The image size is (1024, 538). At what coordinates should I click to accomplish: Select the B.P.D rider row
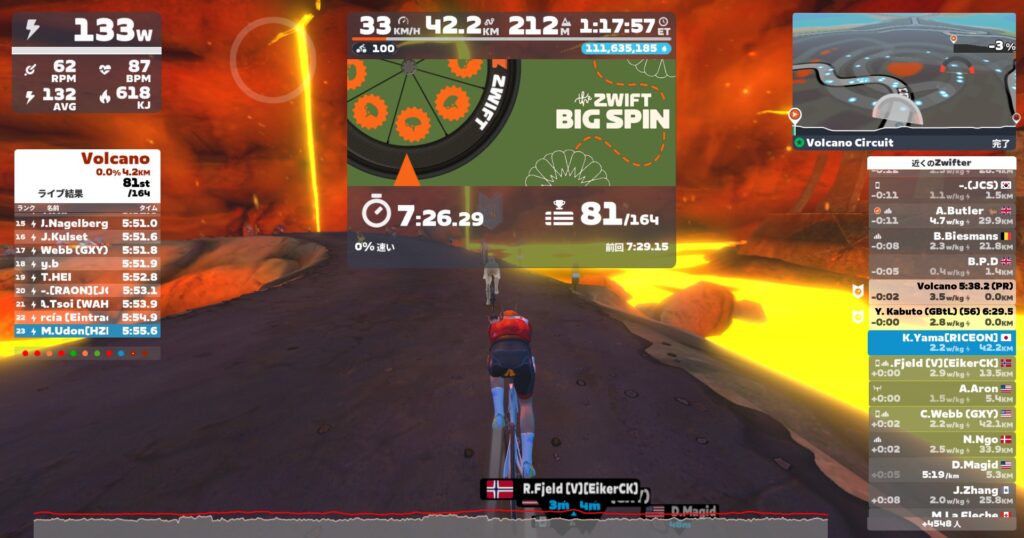(x=942, y=266)
